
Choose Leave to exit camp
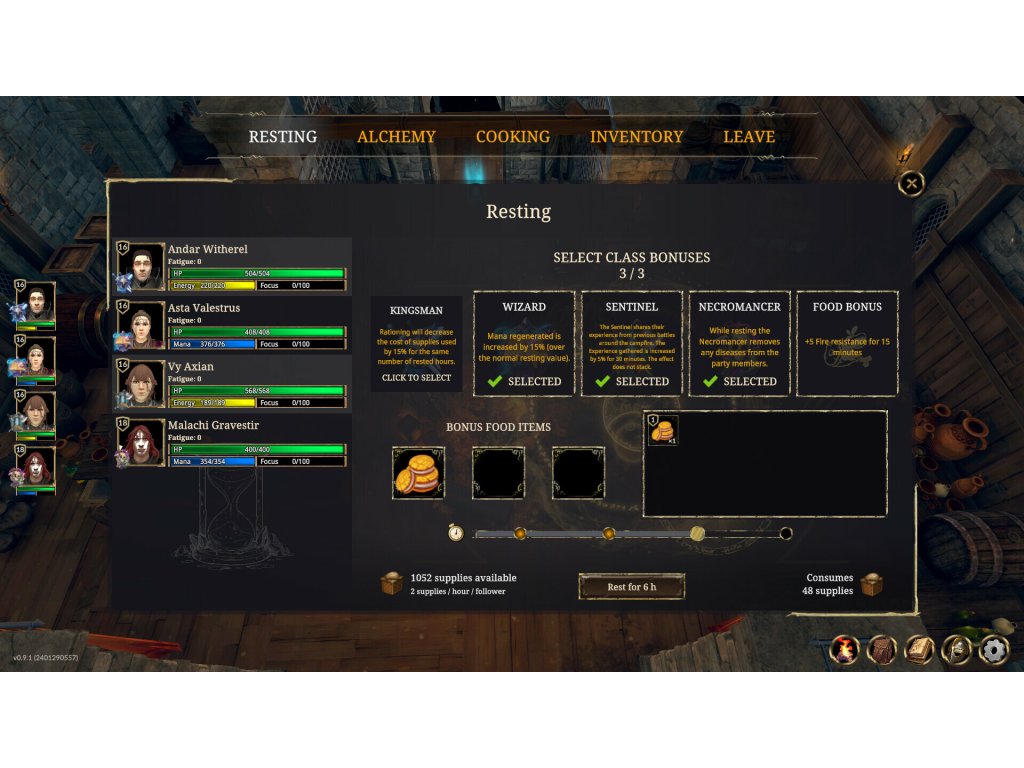[x=749, y=137]
